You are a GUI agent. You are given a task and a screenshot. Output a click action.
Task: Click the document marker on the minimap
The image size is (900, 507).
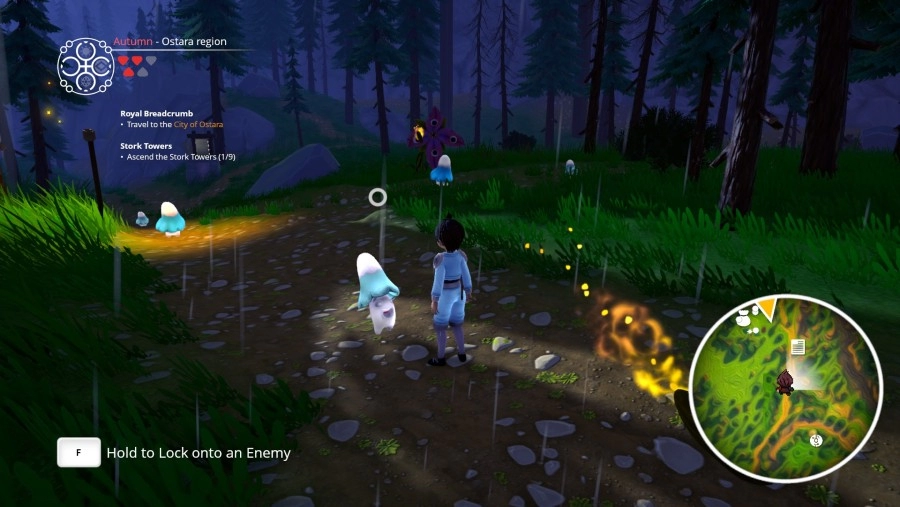798,347
